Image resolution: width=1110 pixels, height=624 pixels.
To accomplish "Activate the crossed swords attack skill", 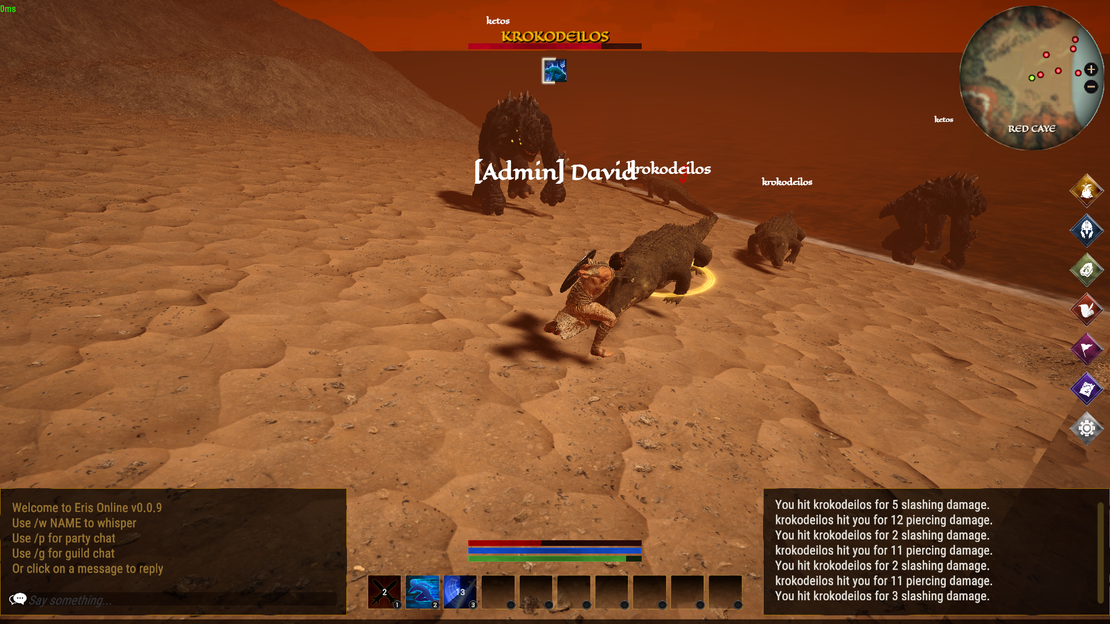I will pyautogui.click(x=384, y=591).
